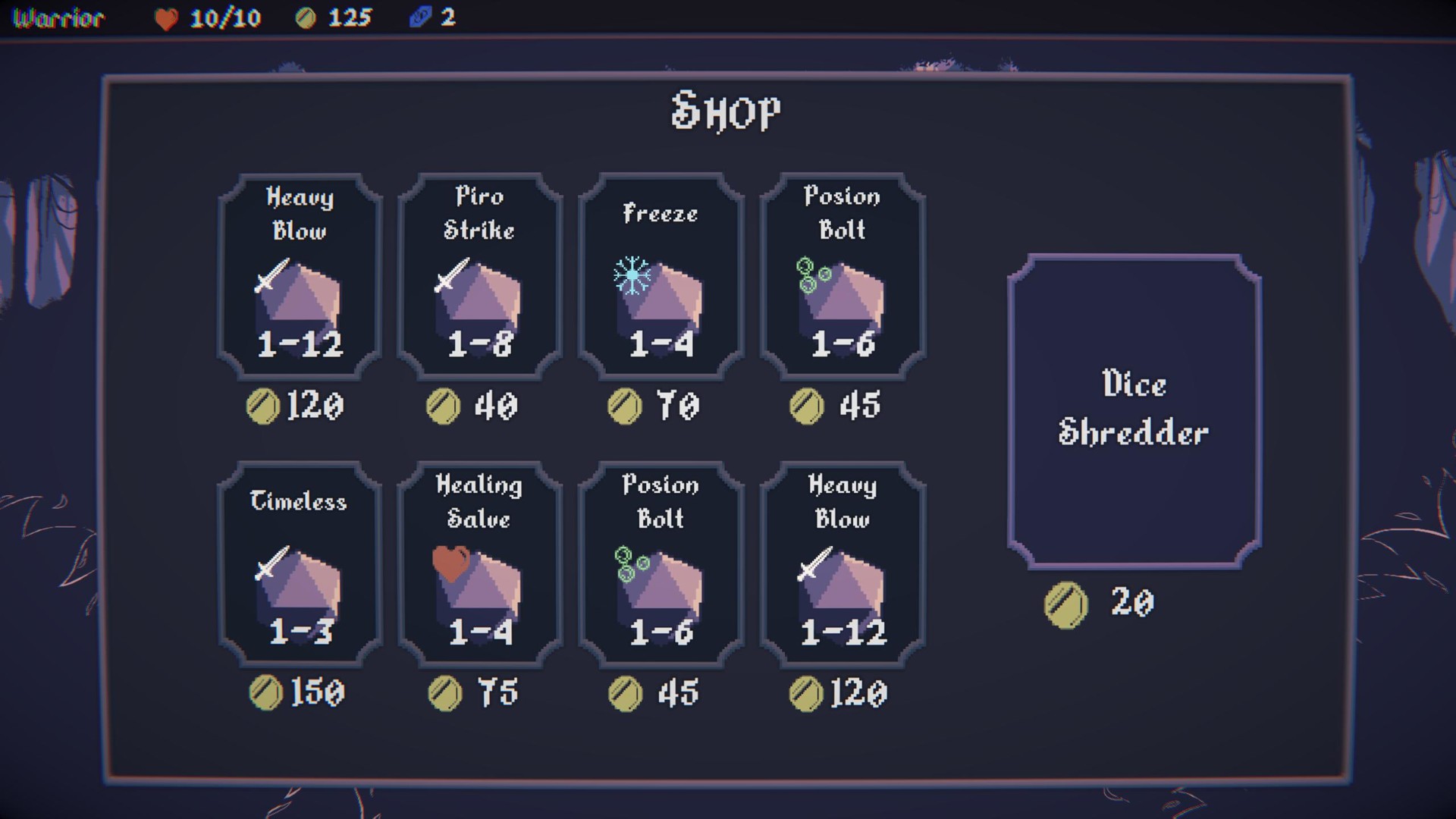The height and width of the screenshot is (819, 1456).
Task: Open the Dice Shredder panel
Action: pos(1133,409)
